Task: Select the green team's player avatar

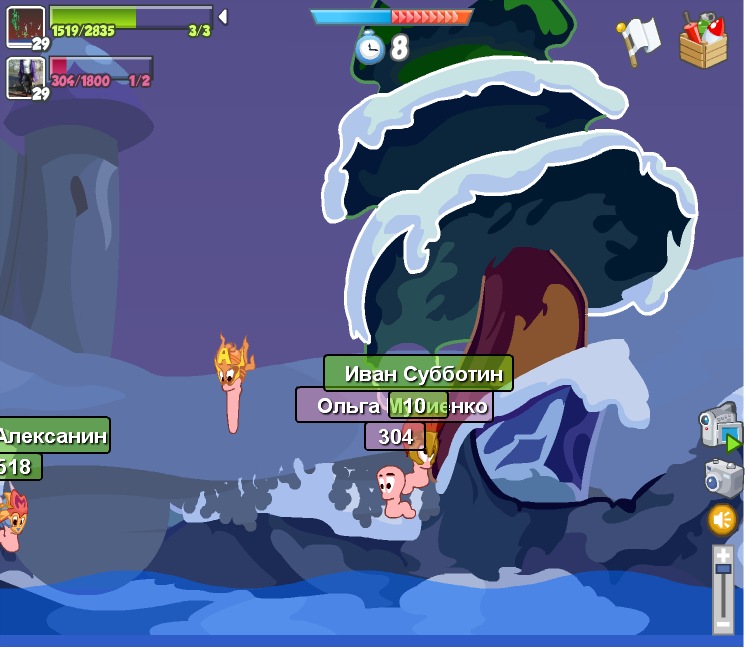Action: coord(26,25)
